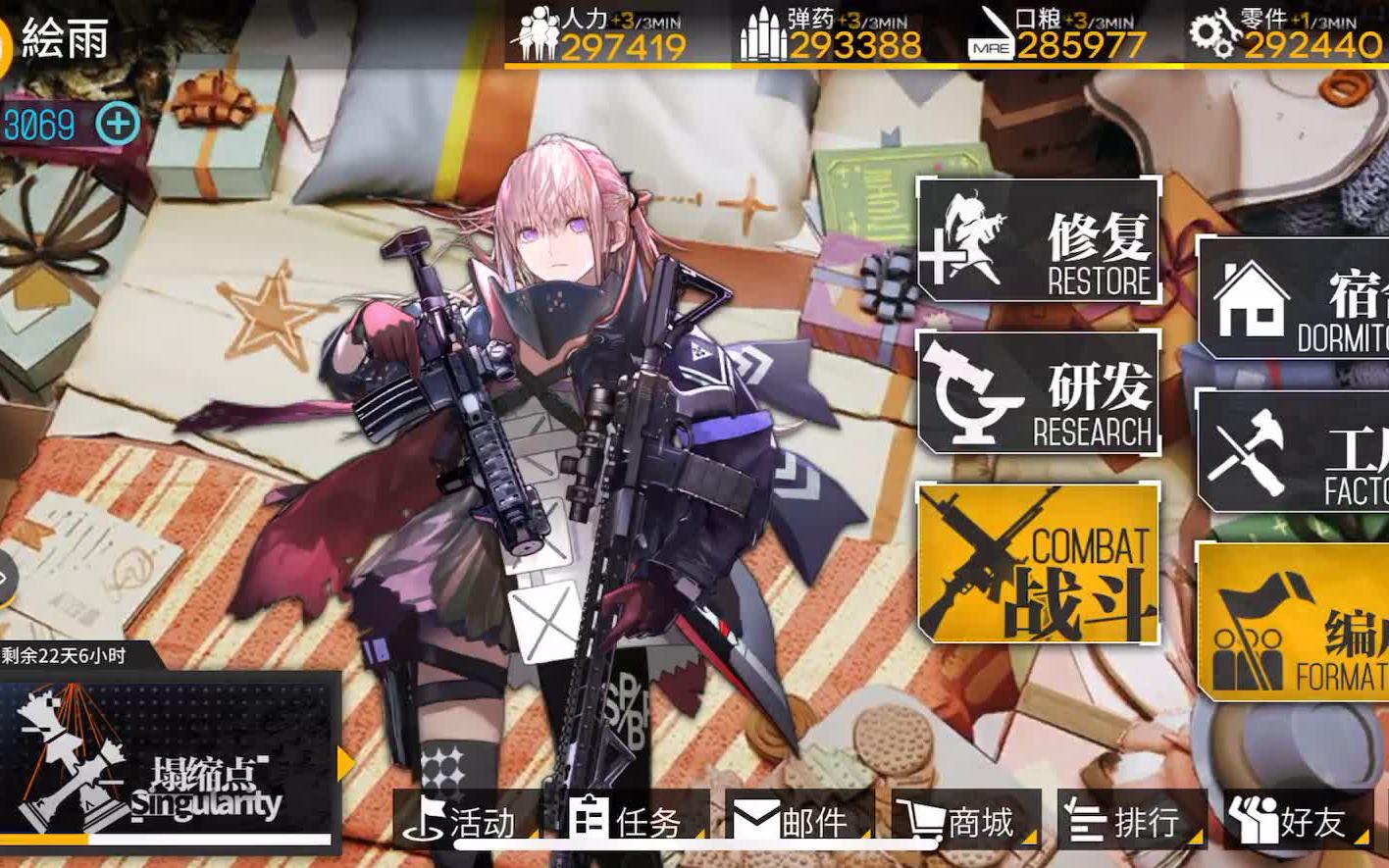Open the Friends (好友) list

[1287, 822]
